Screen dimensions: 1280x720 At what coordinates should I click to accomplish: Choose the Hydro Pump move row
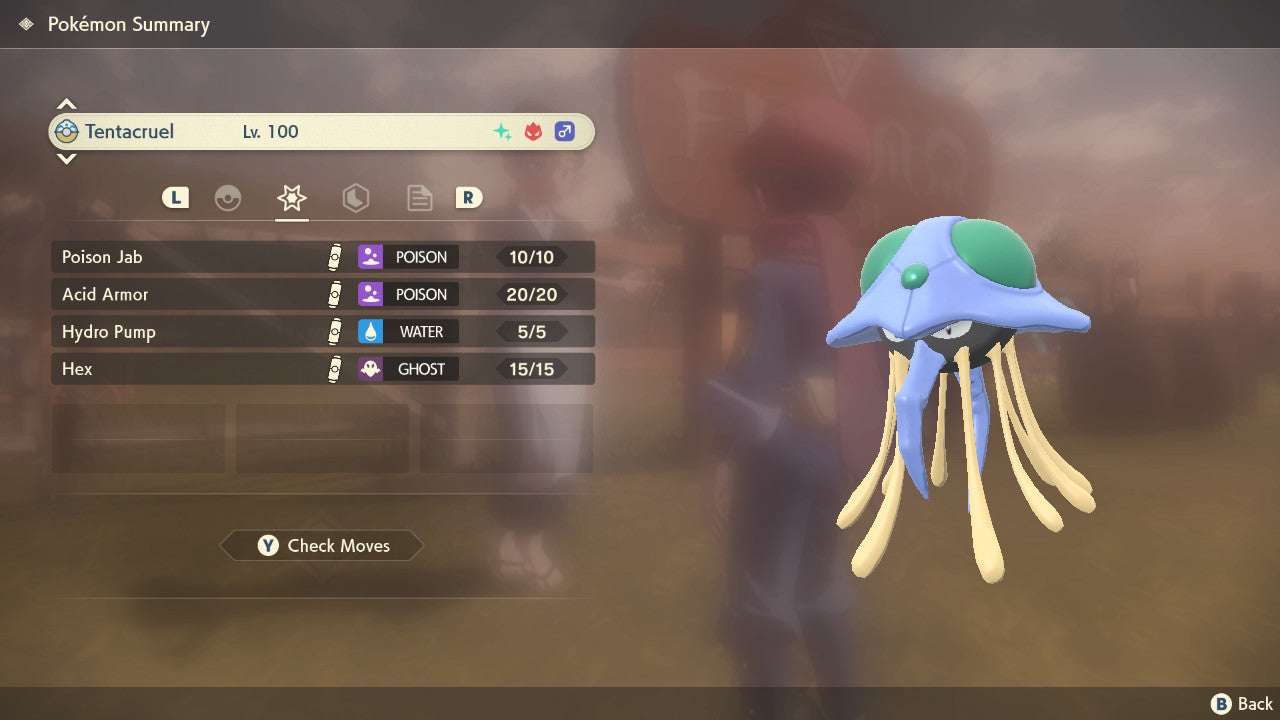click(322, 331)
